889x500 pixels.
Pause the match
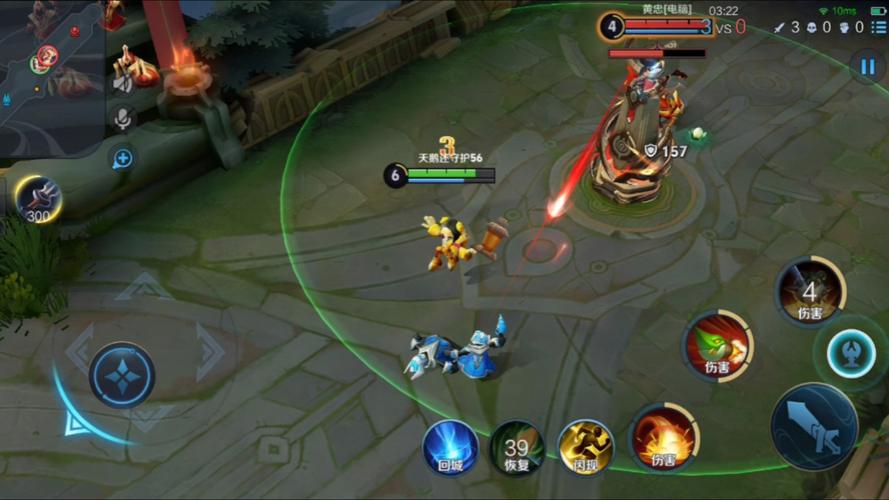866,66
